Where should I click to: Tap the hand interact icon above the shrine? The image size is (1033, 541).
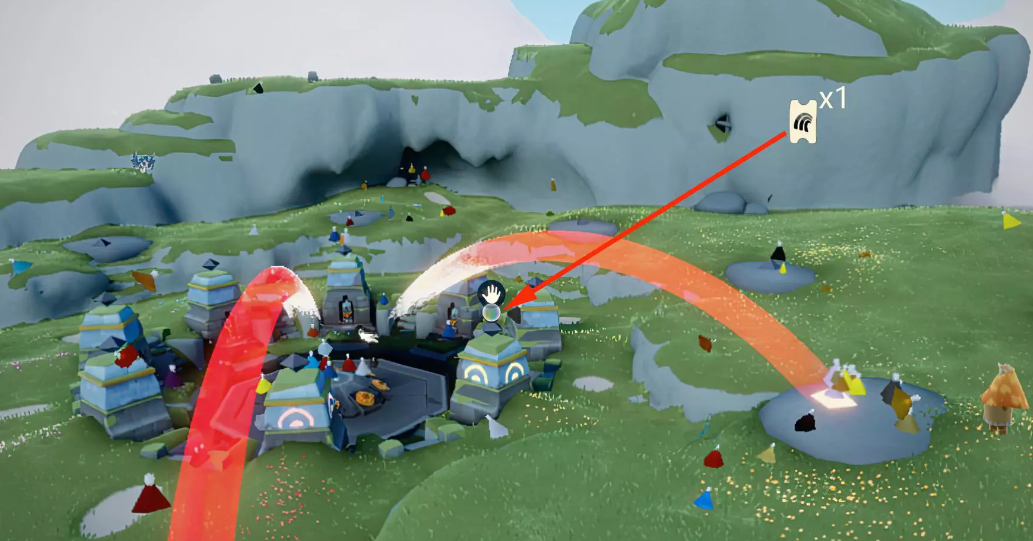pyautogui.click(x=490, y=293)
